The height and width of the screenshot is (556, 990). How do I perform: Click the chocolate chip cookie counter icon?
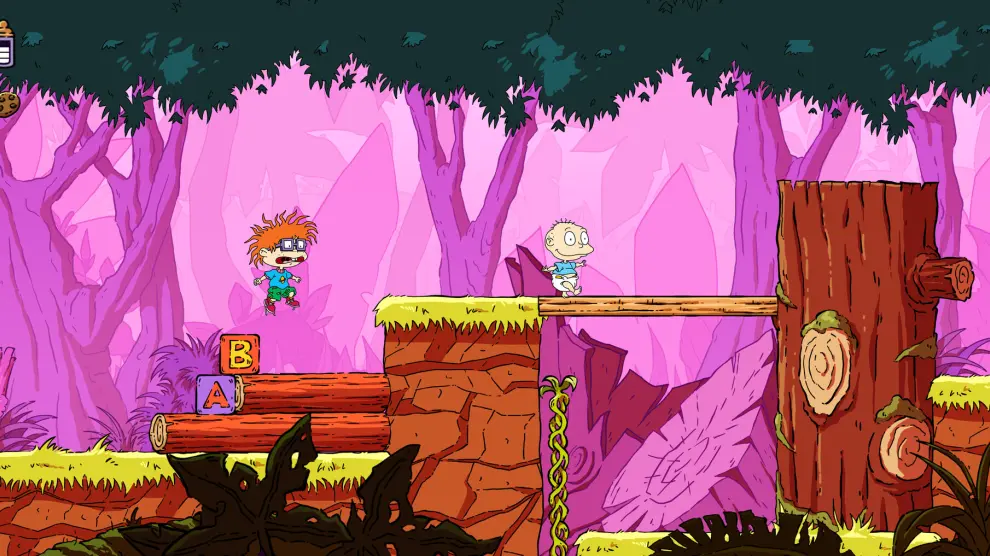pos(8,103)
